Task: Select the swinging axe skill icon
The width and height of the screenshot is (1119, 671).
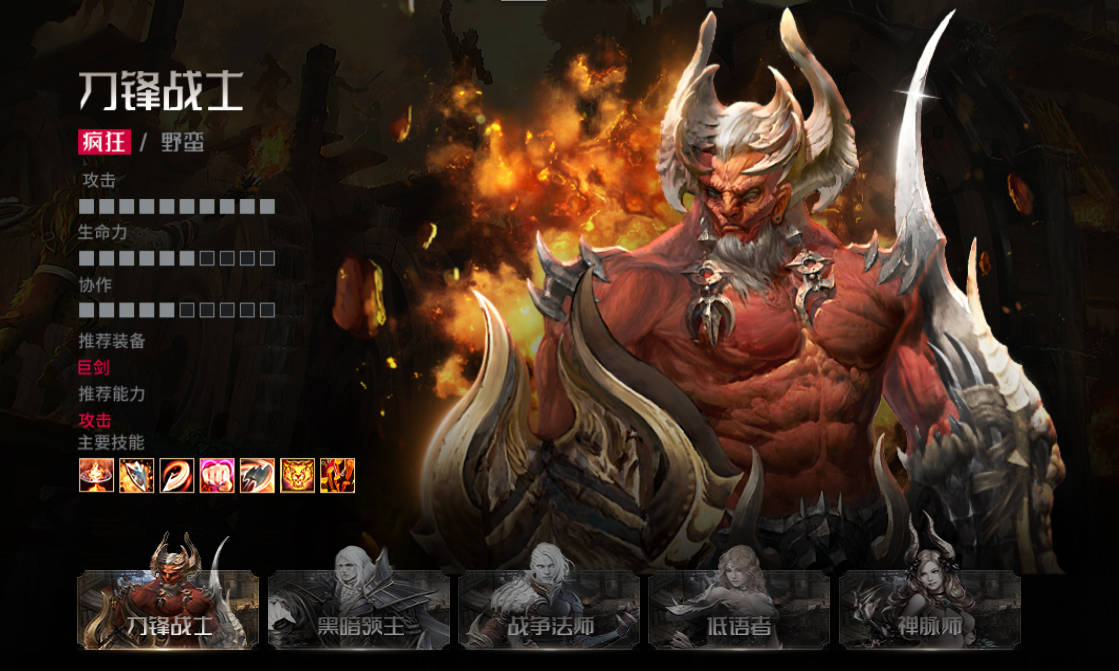Action: 257,476
